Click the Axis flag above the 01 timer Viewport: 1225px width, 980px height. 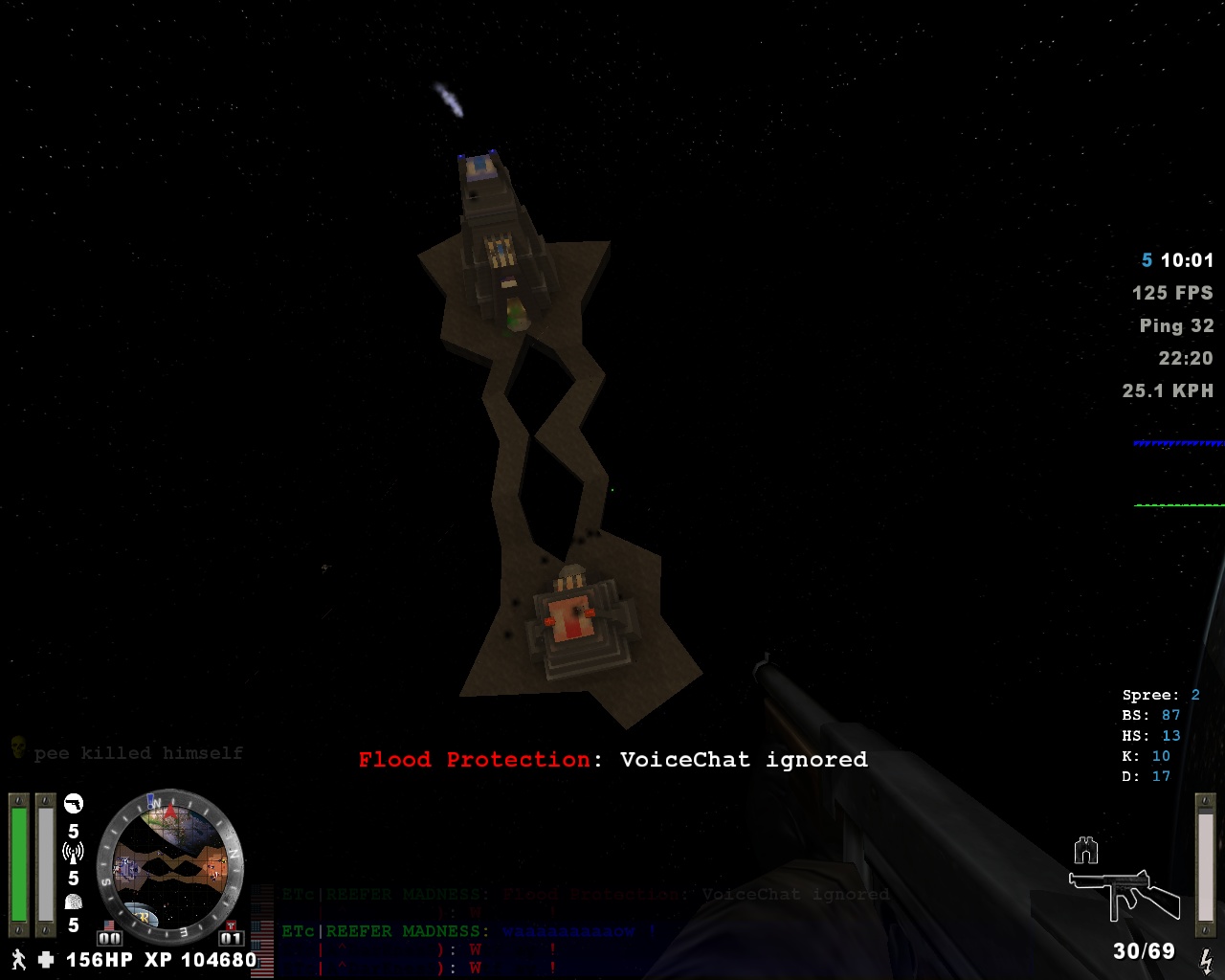tap(231, 924)
